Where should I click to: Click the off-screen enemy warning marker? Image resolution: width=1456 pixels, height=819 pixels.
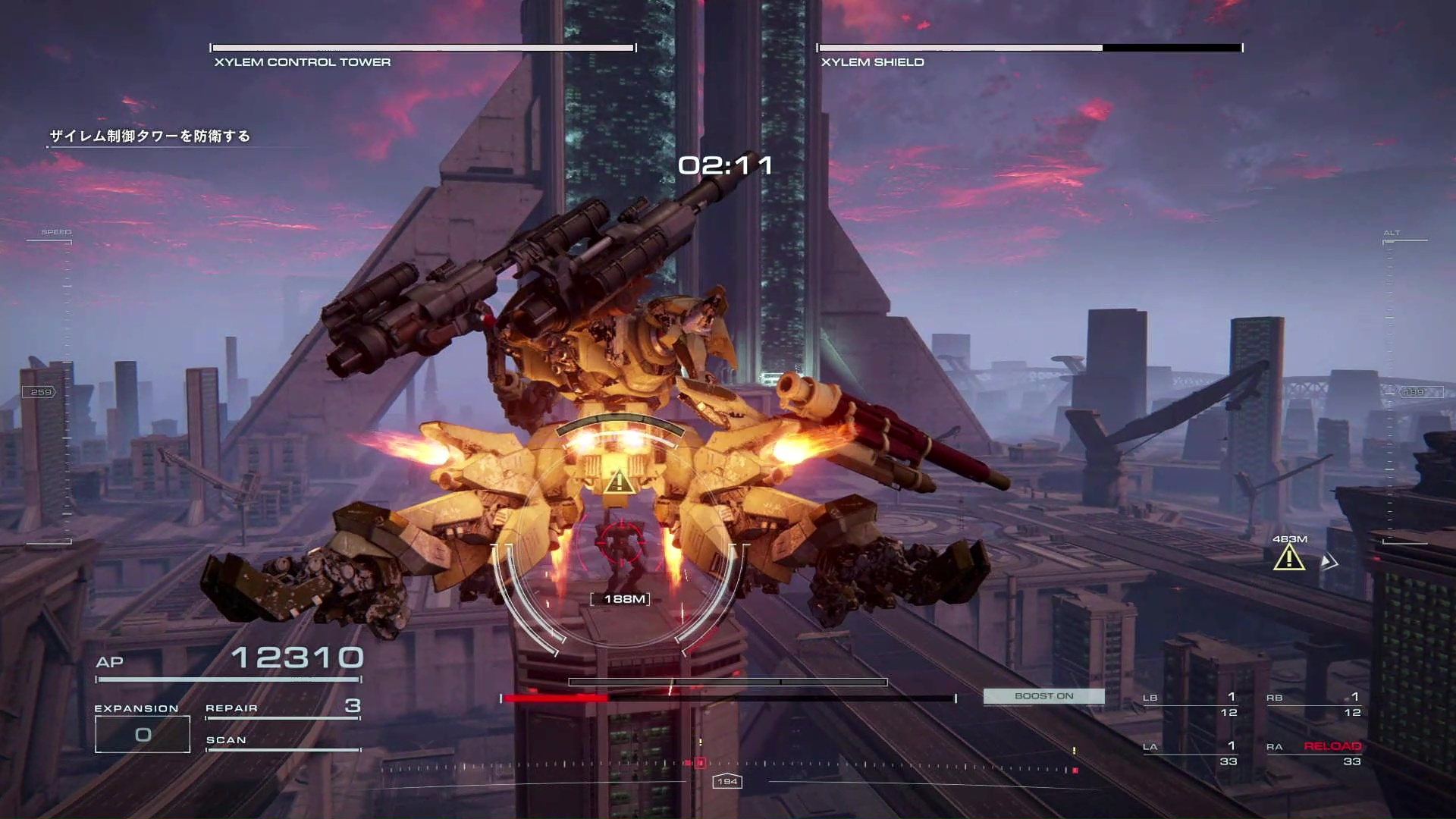click(x=1289, y=558)
